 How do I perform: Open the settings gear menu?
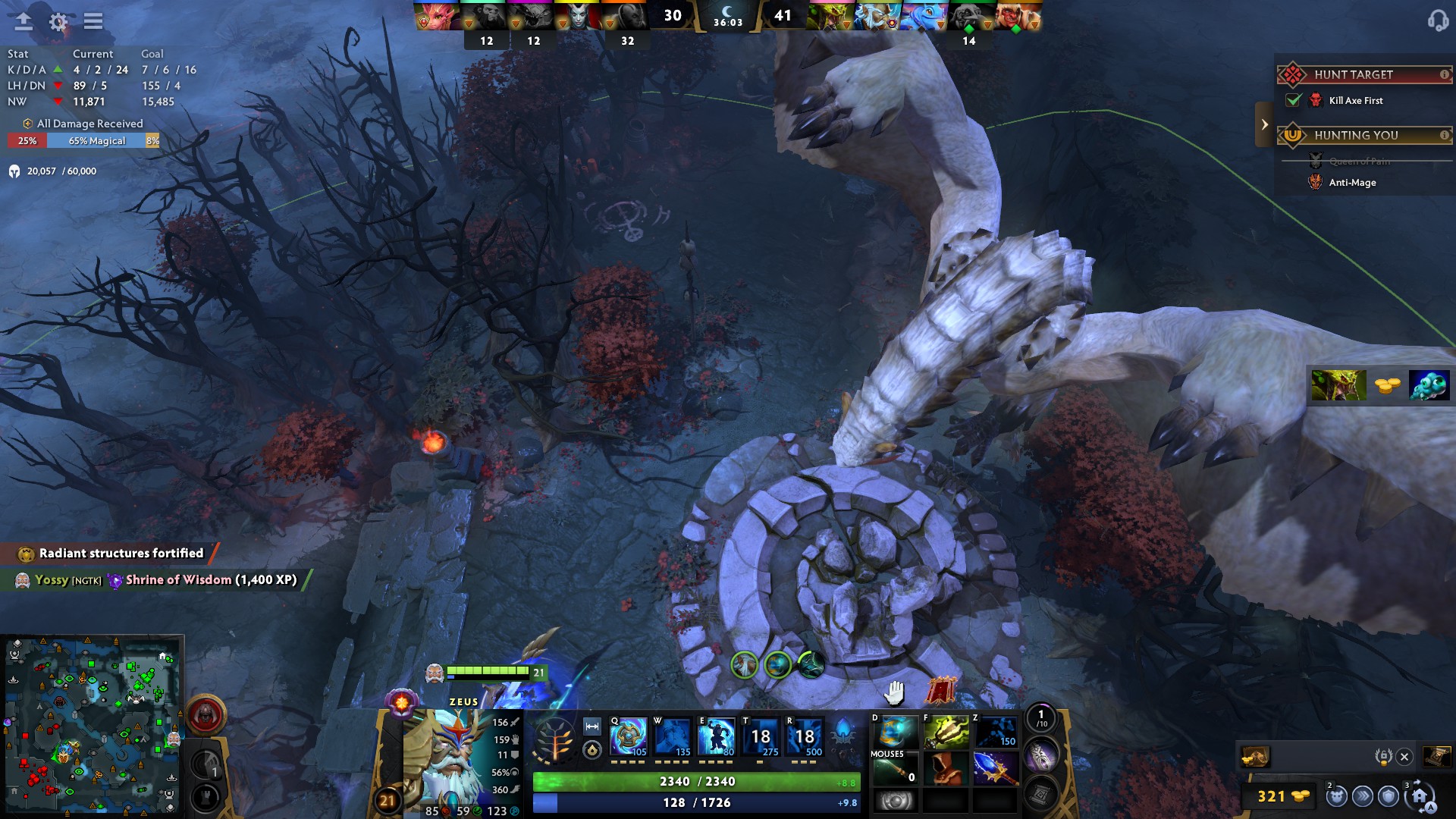pyautogui.click(x=58, y=22)
